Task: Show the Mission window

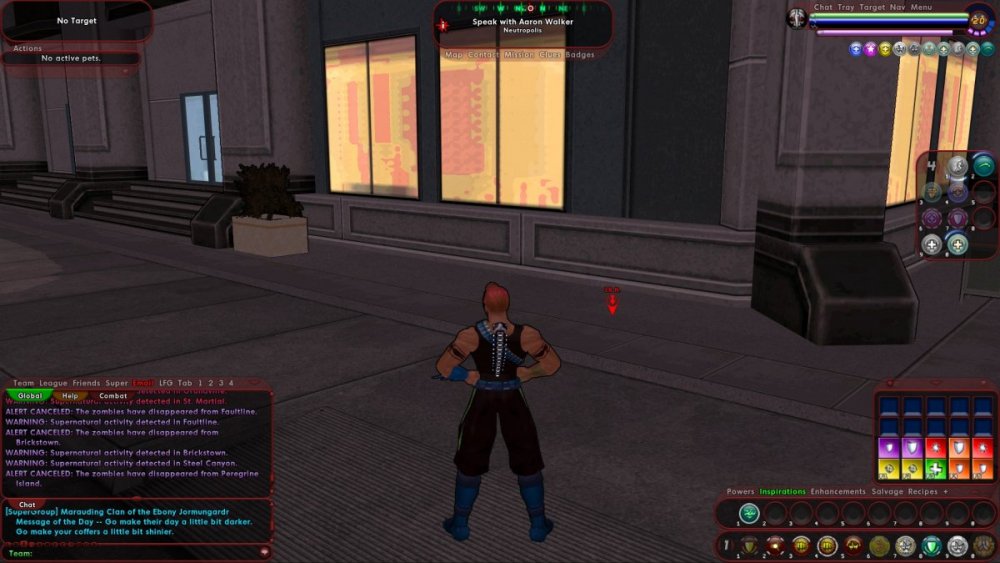Action: tap(519, 55)
